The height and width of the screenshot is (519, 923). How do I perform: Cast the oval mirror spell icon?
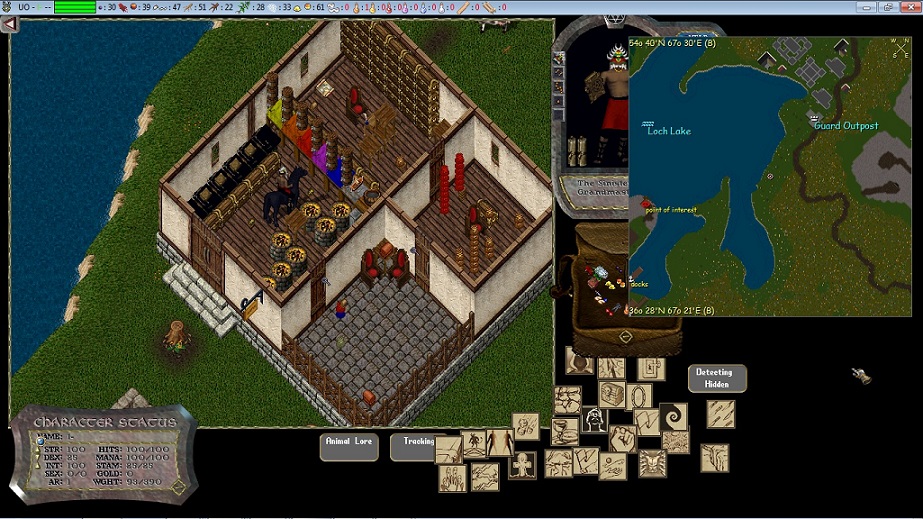[641, 397]
